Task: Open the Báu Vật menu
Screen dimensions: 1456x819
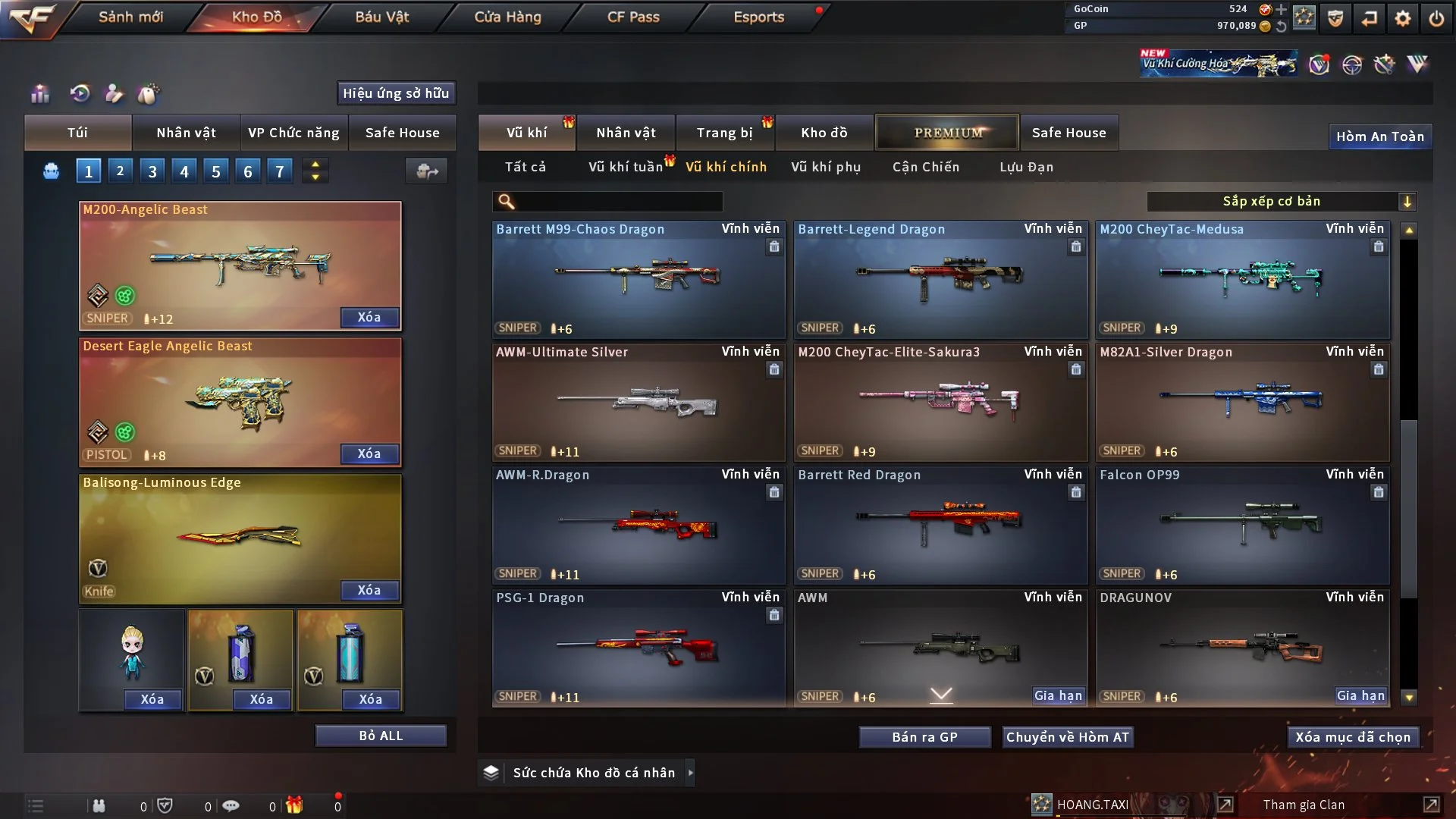Action: tap(381, 17)
